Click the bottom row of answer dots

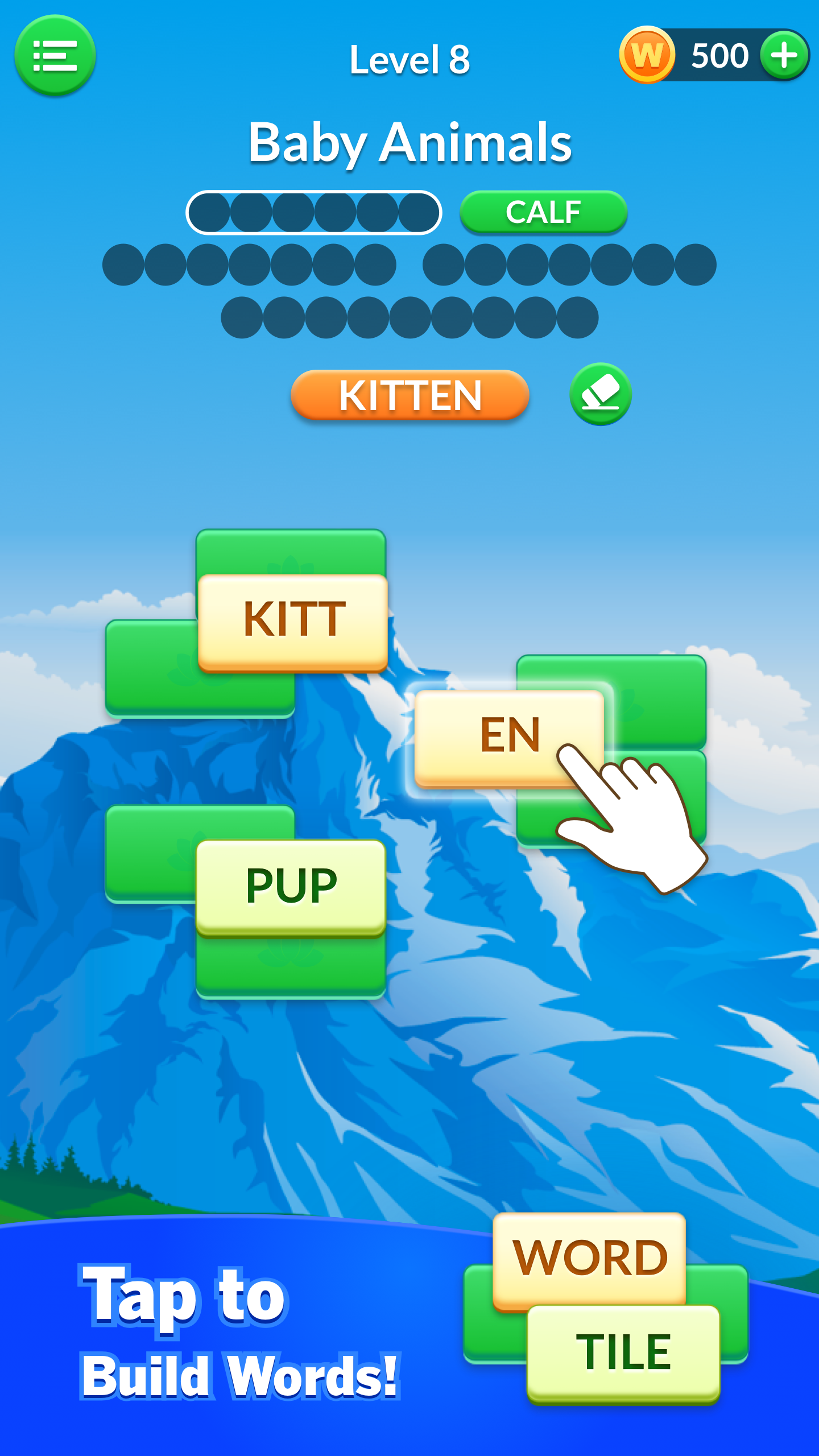pyautogui.click(x=409, y=316)
